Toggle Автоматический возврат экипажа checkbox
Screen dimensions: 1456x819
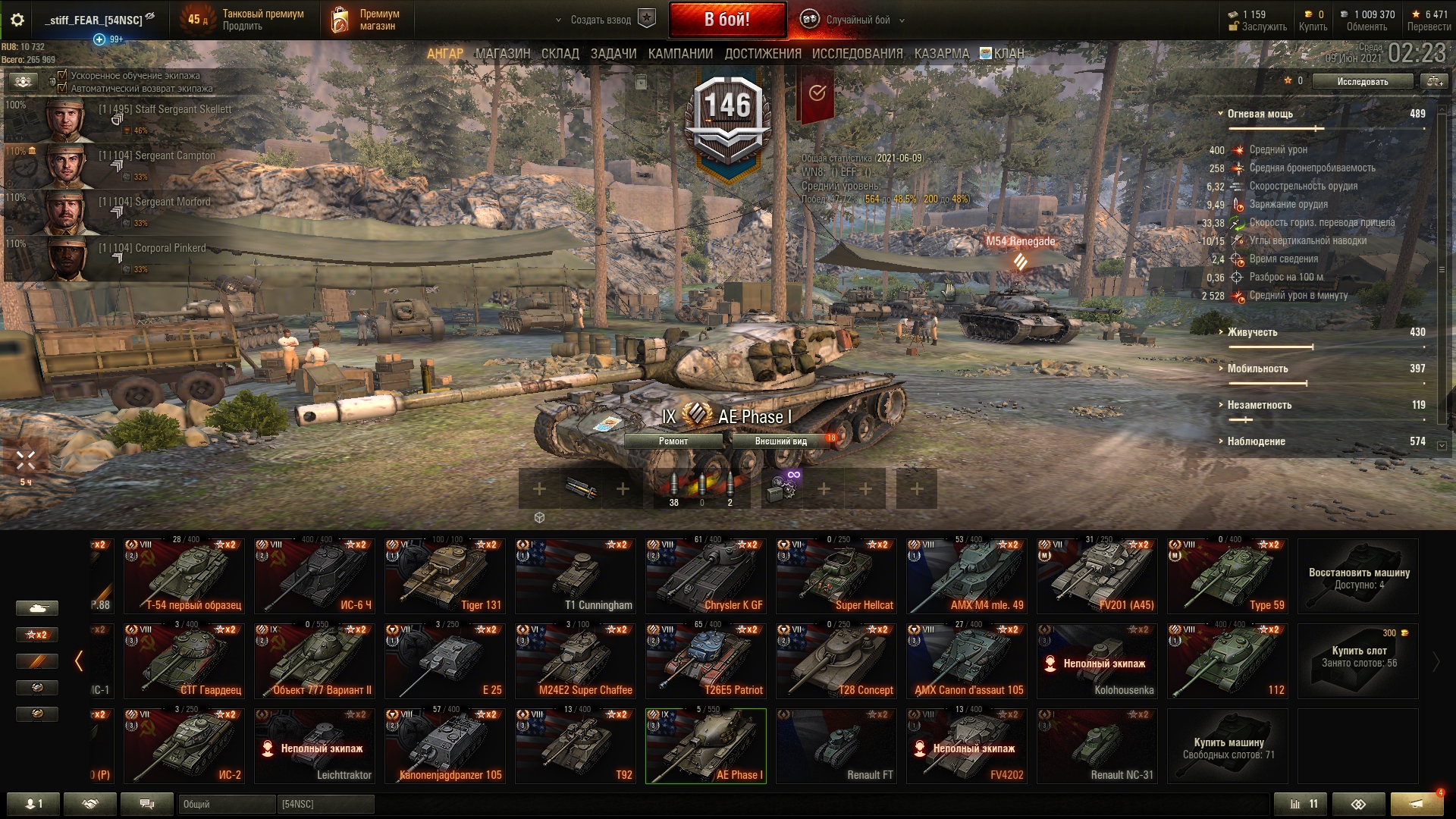click(63, 89)
